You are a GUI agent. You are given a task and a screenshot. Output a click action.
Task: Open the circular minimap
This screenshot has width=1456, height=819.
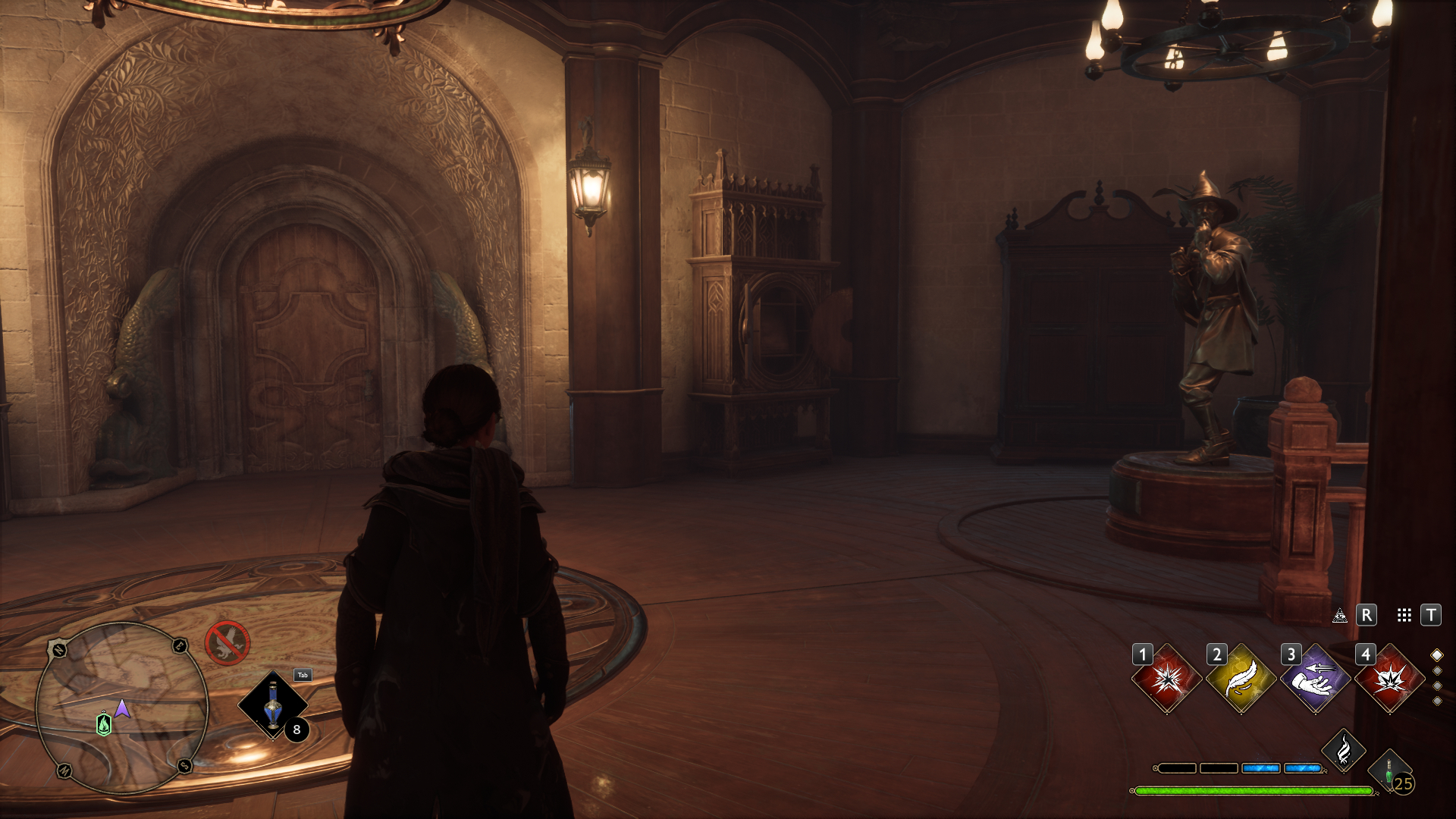point(121,708)
